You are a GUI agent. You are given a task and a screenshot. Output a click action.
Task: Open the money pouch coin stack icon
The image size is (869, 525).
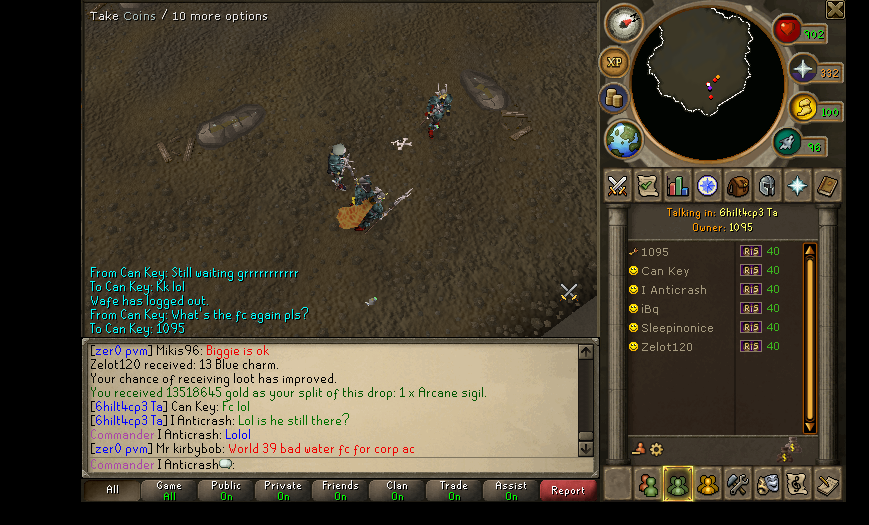pos(613,98)
